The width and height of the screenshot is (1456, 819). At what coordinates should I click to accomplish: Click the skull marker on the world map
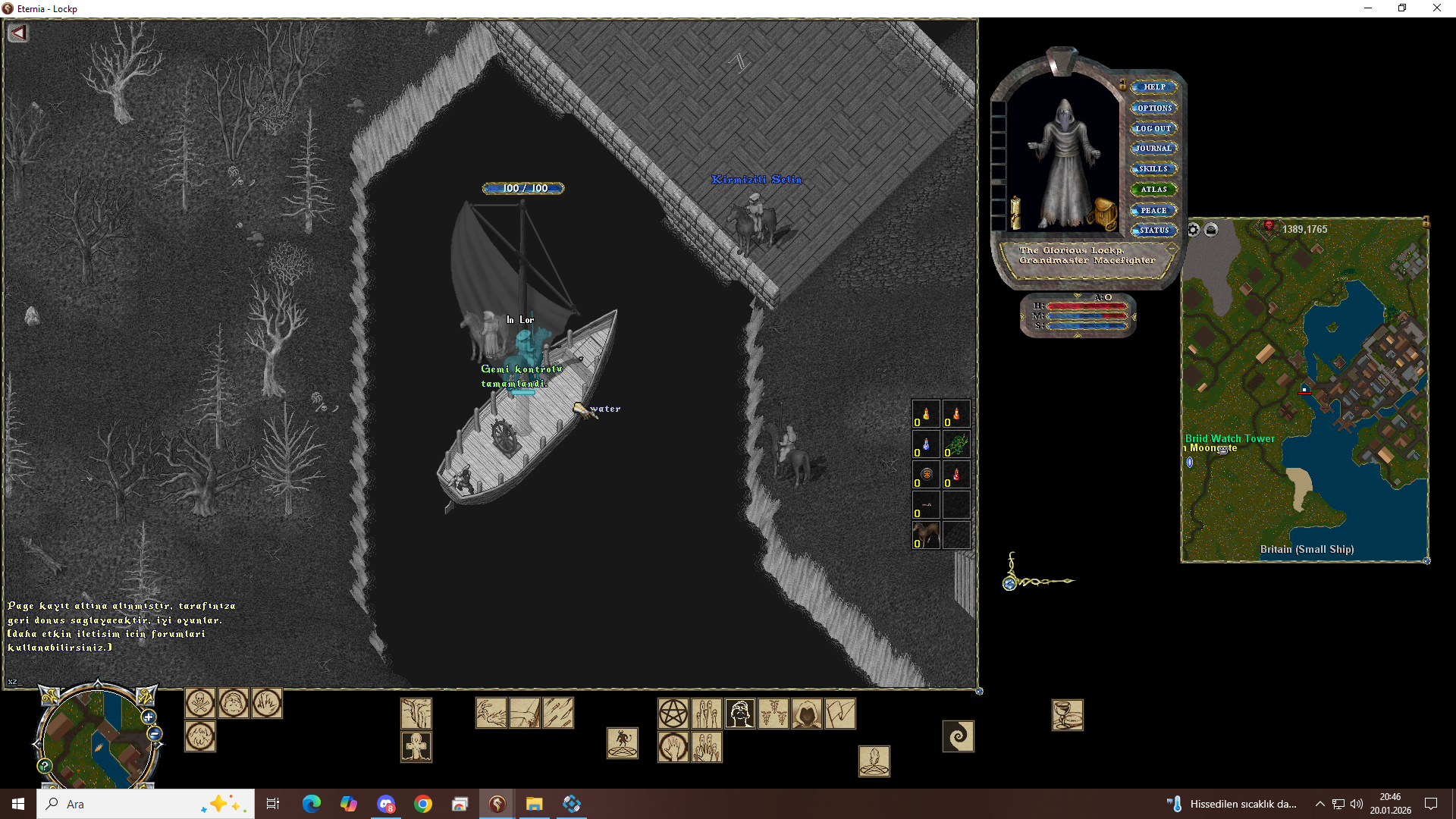(x=1269, y=226)
